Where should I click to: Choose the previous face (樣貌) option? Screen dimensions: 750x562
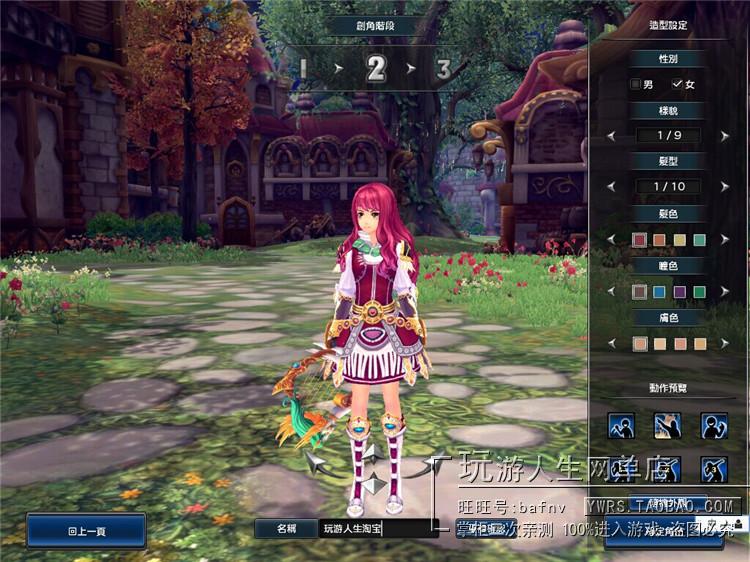tap(611, 135)
